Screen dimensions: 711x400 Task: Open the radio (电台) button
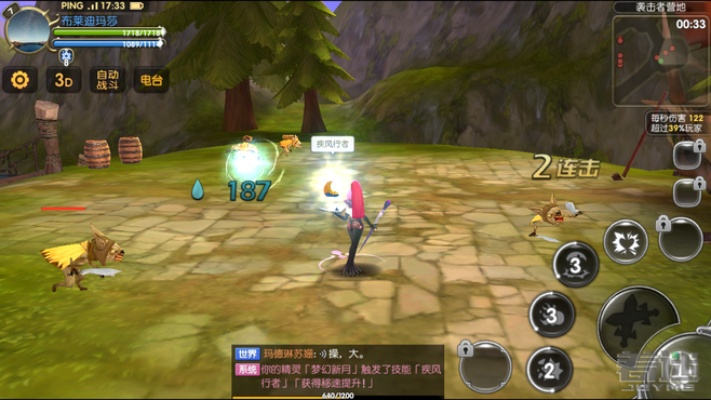[x=151, y=80]
